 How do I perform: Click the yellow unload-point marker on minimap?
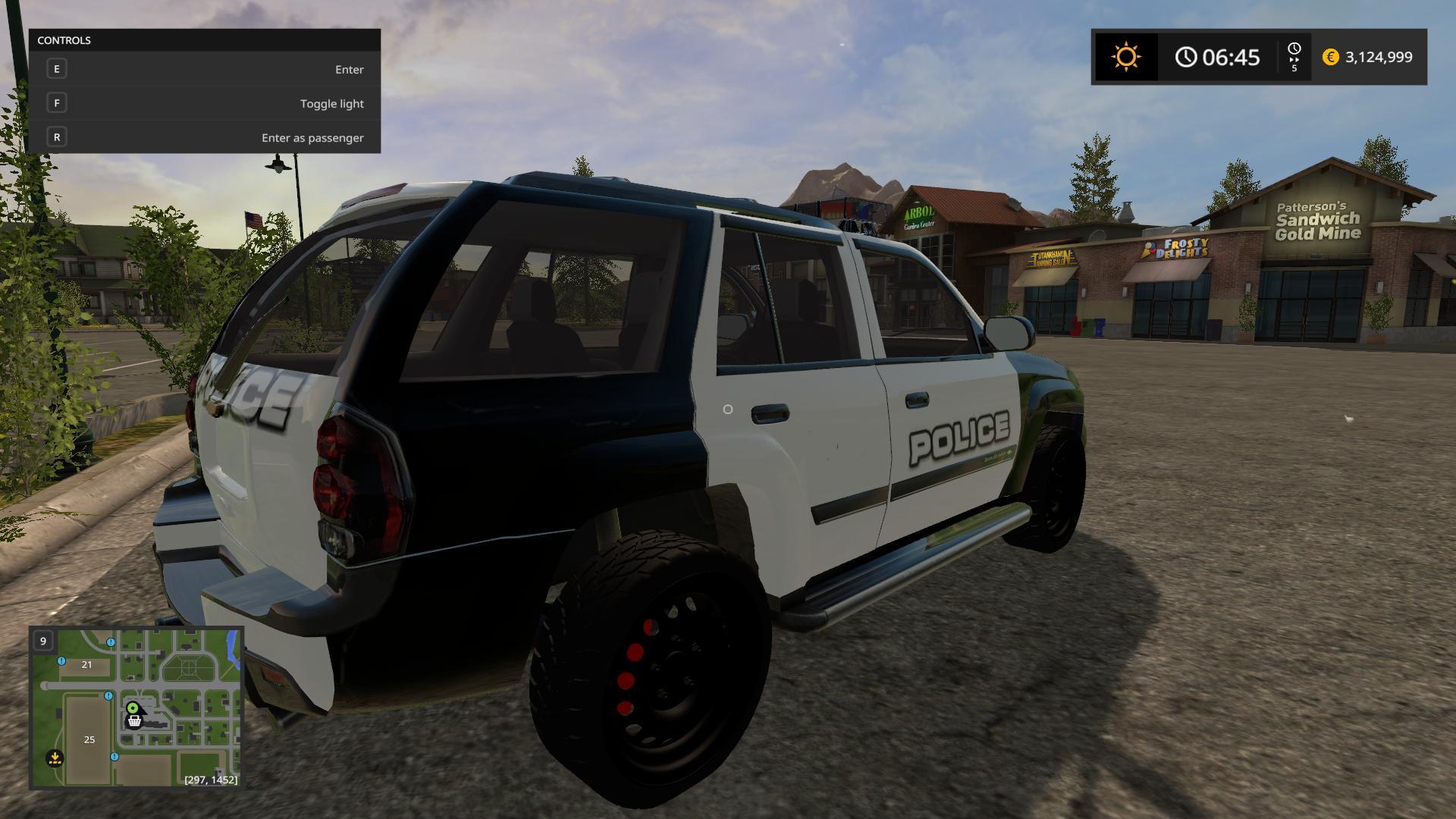(55, 757)
